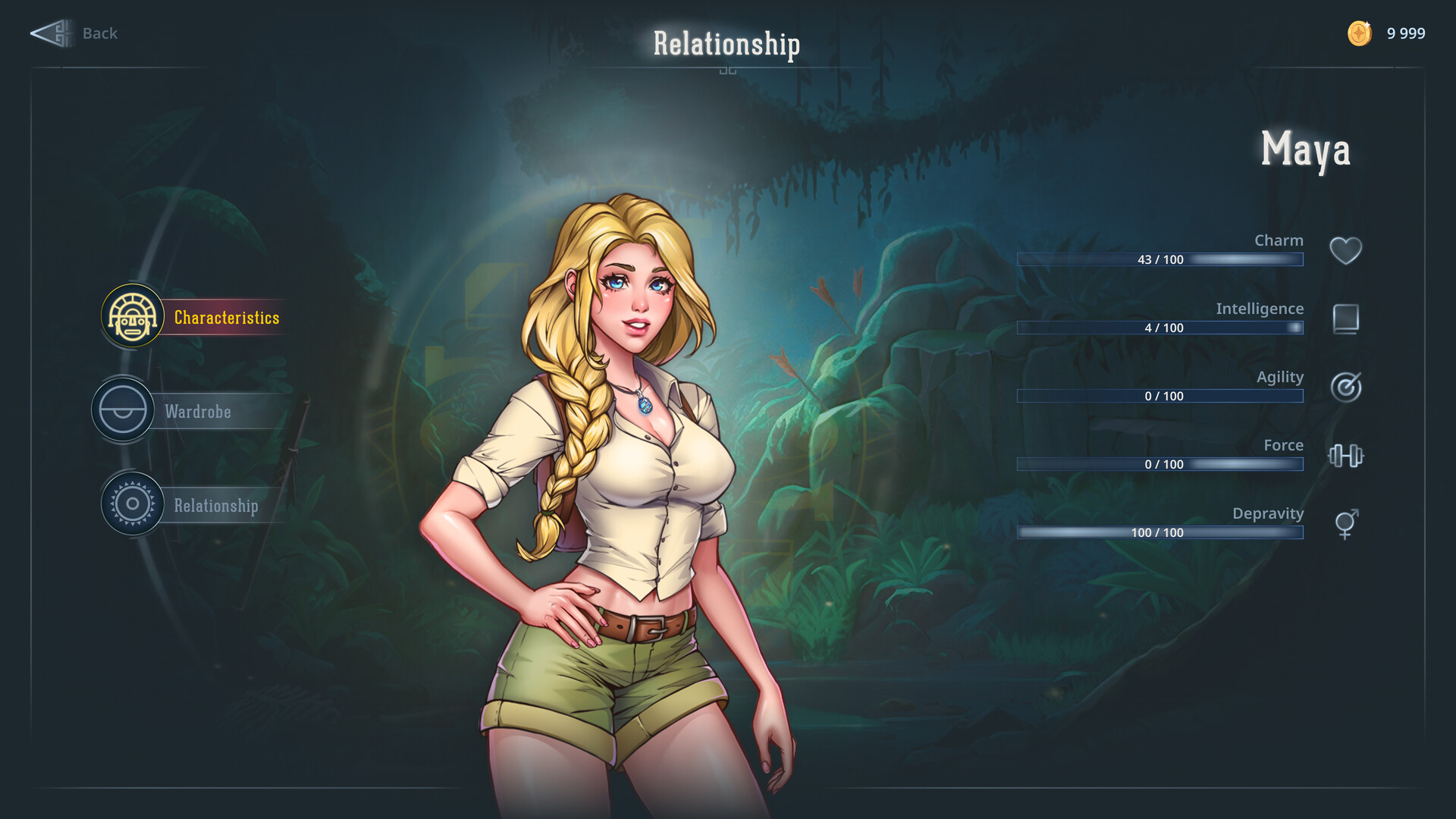The width and height of the screenshot is (1456, 819).
Task: Select the Characteristics mask icon
Action: point(132,317)
